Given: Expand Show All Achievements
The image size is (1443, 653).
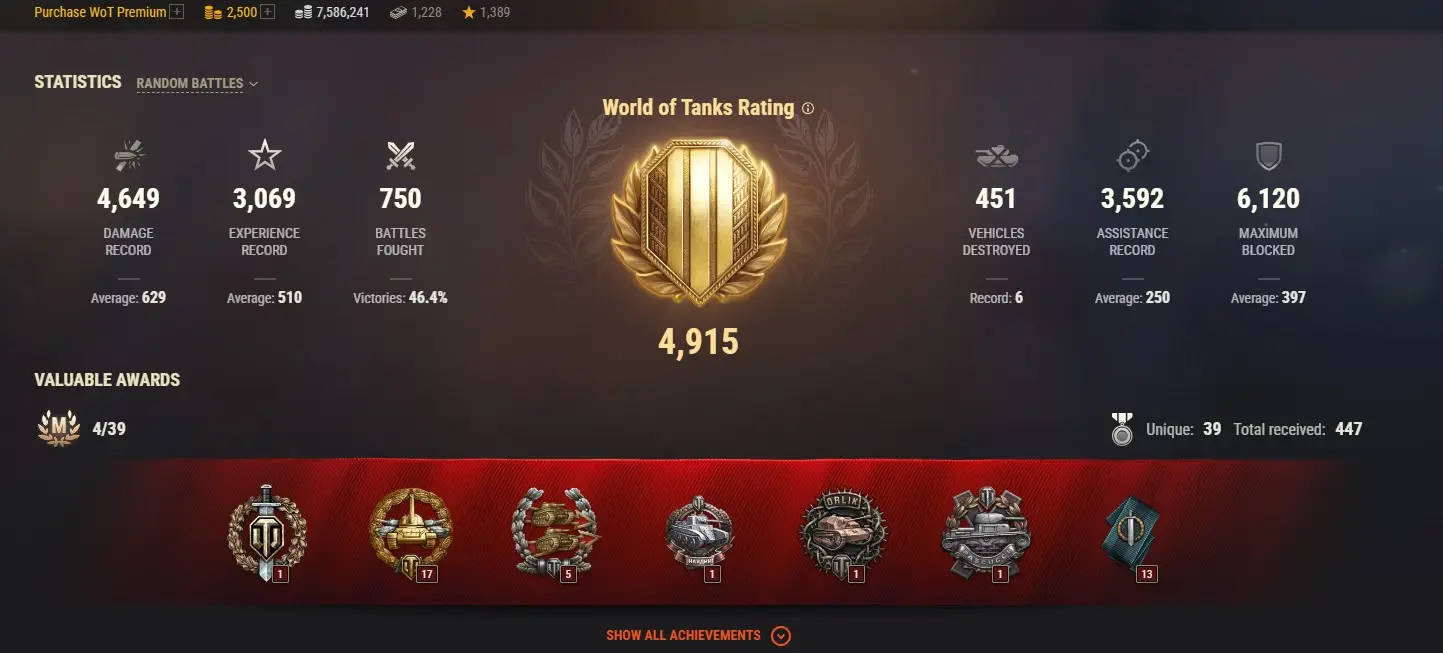Looking at the screenshot, I should pos(698,636).
